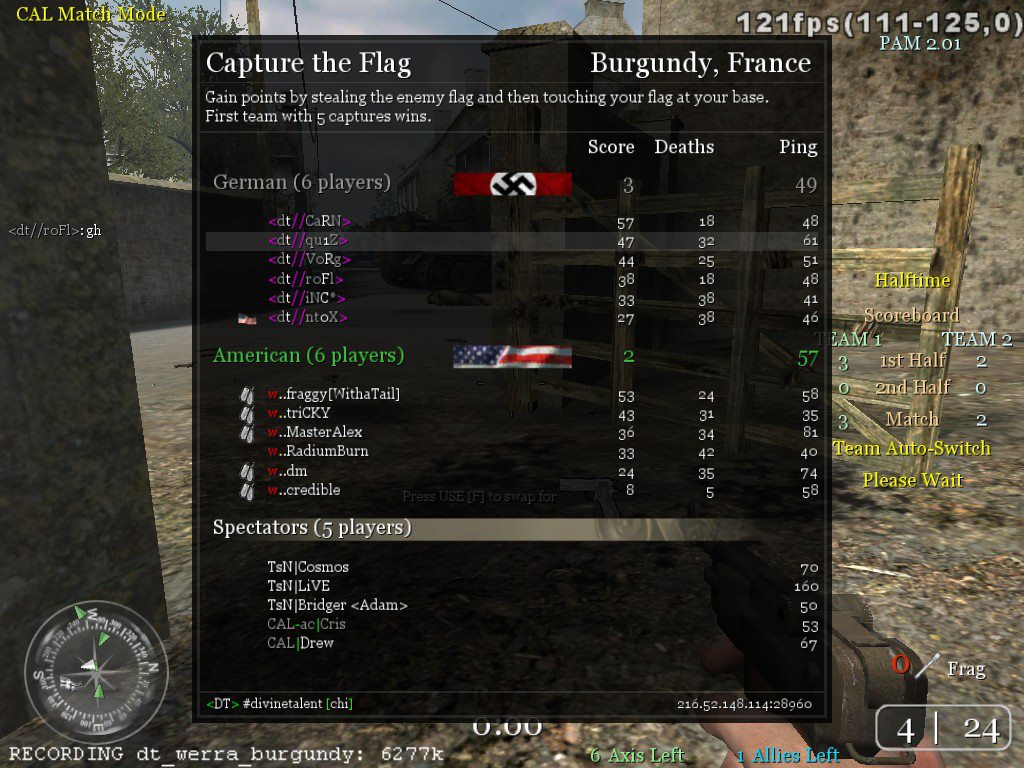Choose spectator TsN|LiVE from the list
The image size is (1024, 768).
coord(298,586)
